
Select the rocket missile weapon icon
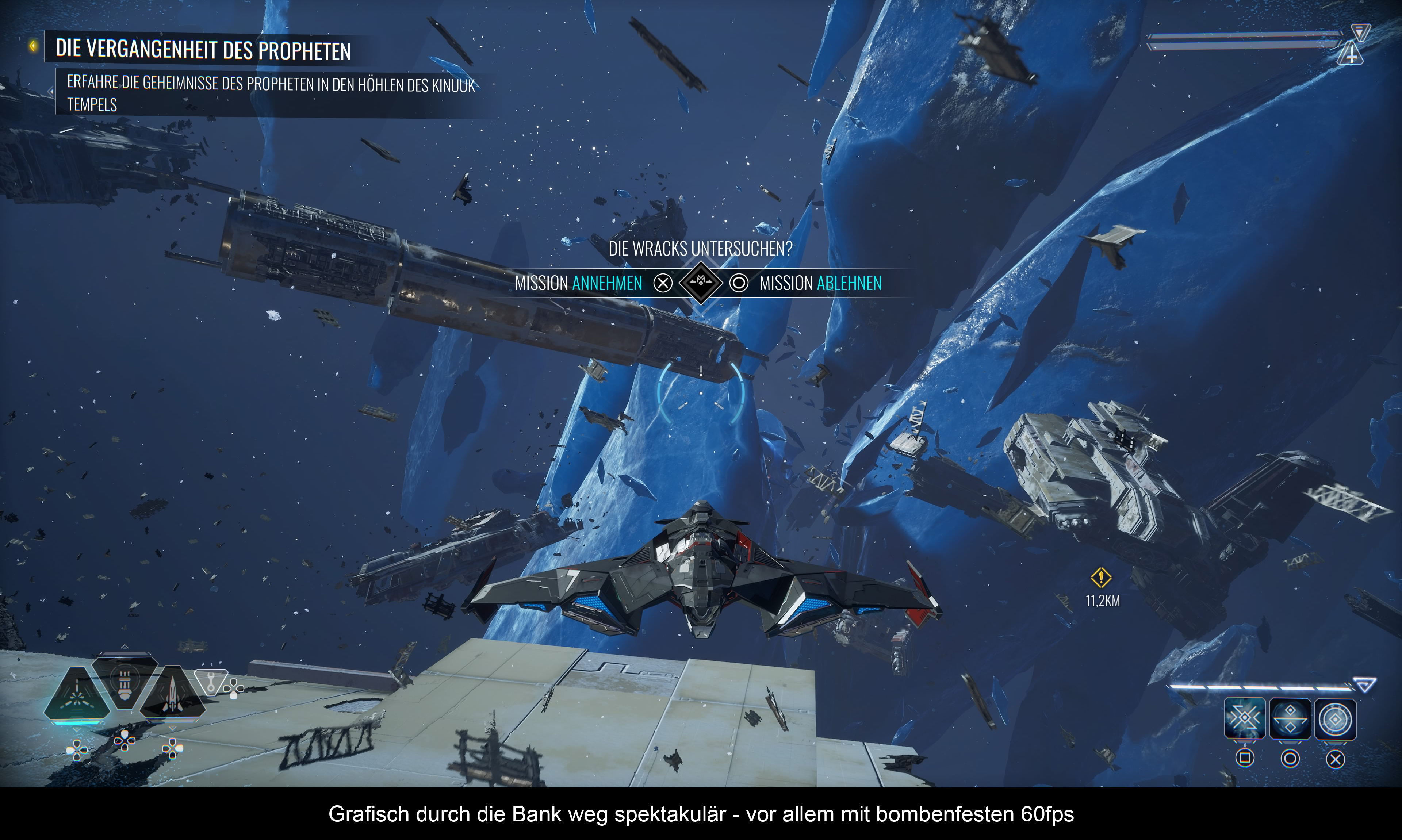(173, 694)
